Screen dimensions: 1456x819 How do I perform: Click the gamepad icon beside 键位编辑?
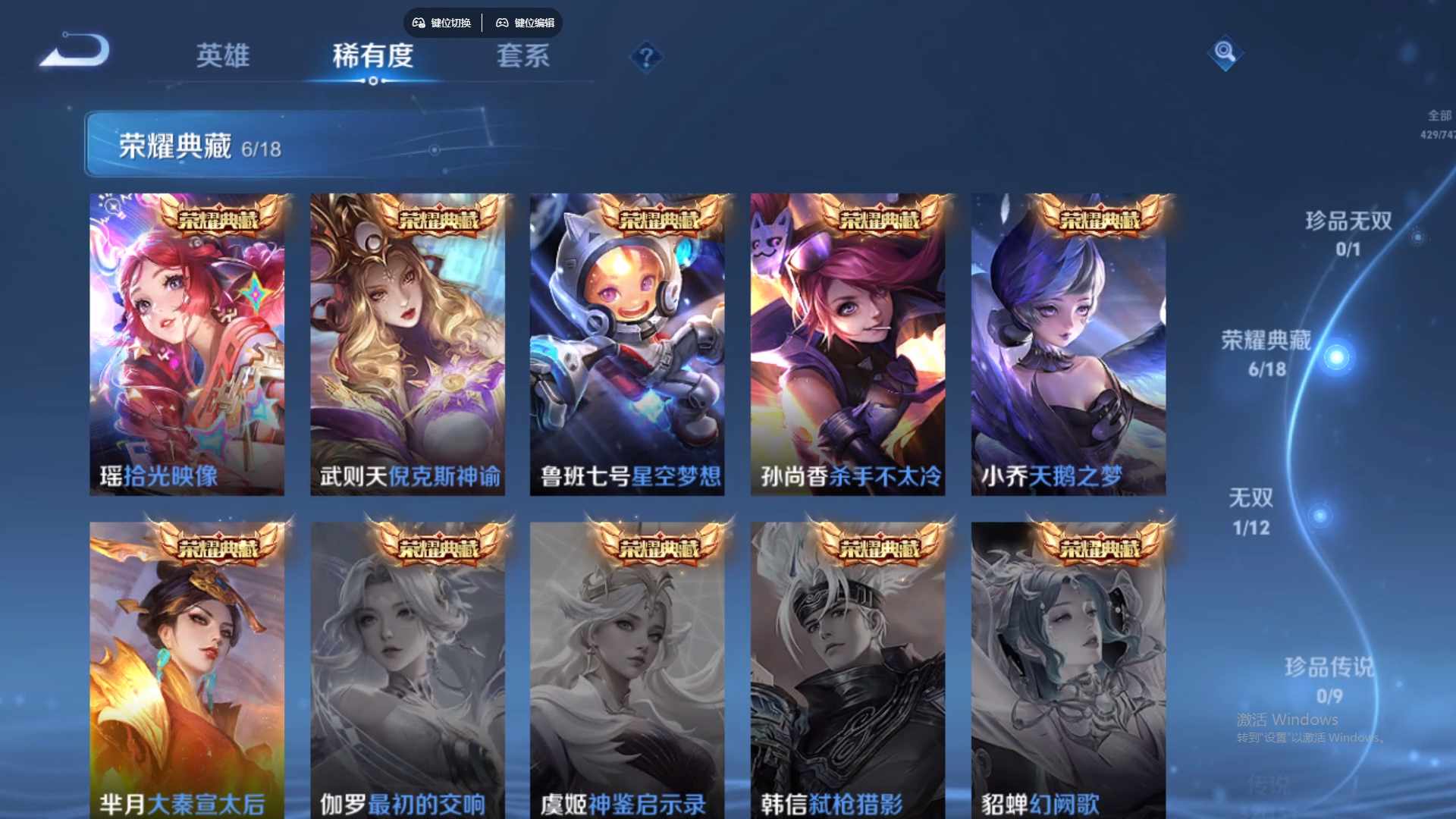[x=502, y=23]
